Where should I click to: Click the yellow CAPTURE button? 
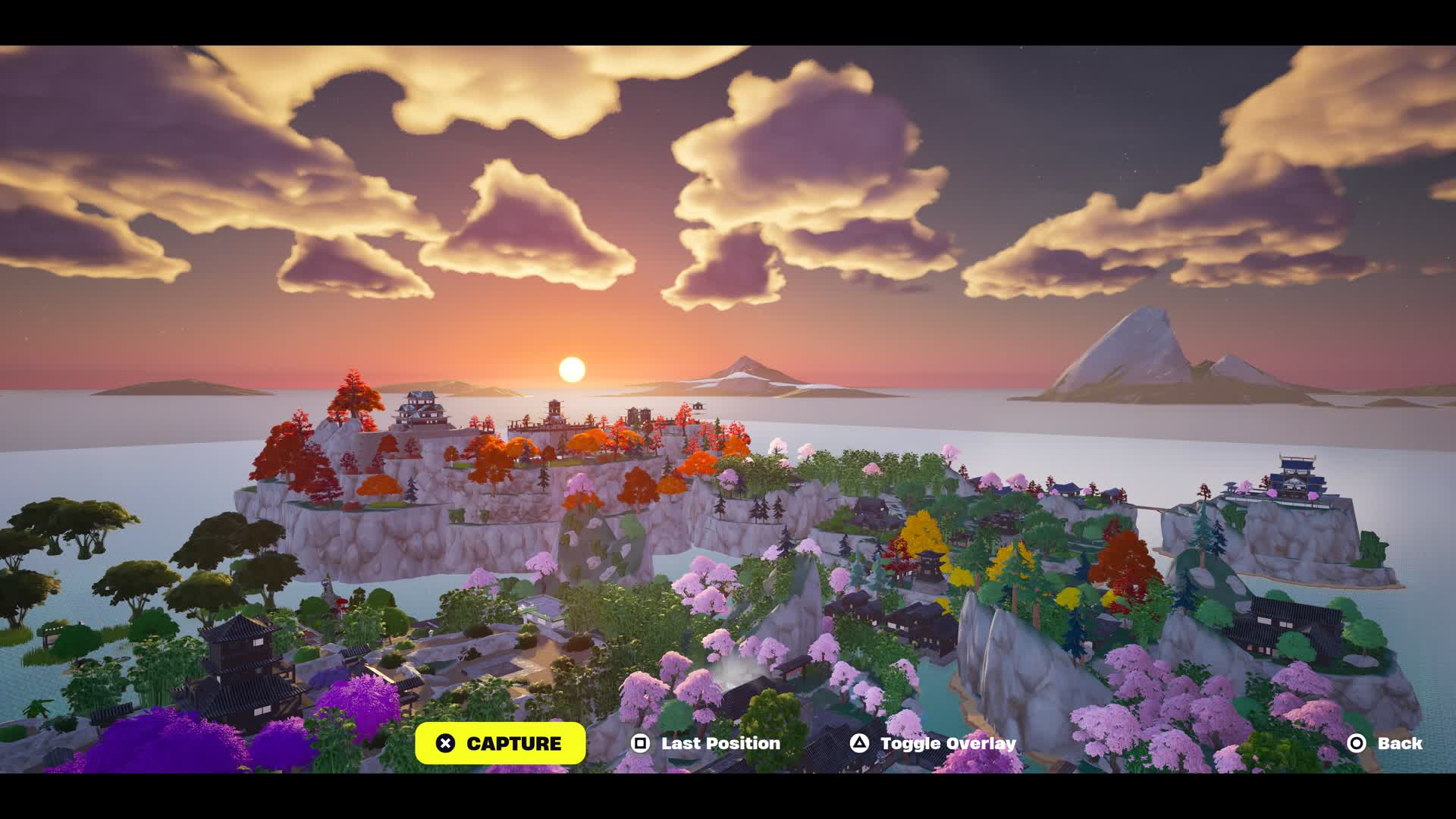[500, 743]
